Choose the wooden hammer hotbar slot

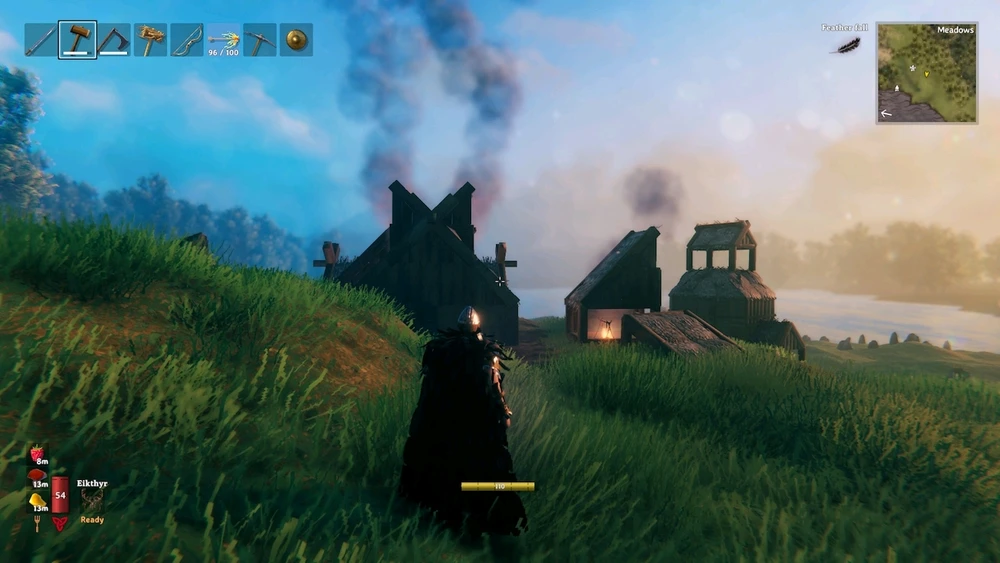pos(77,40)
